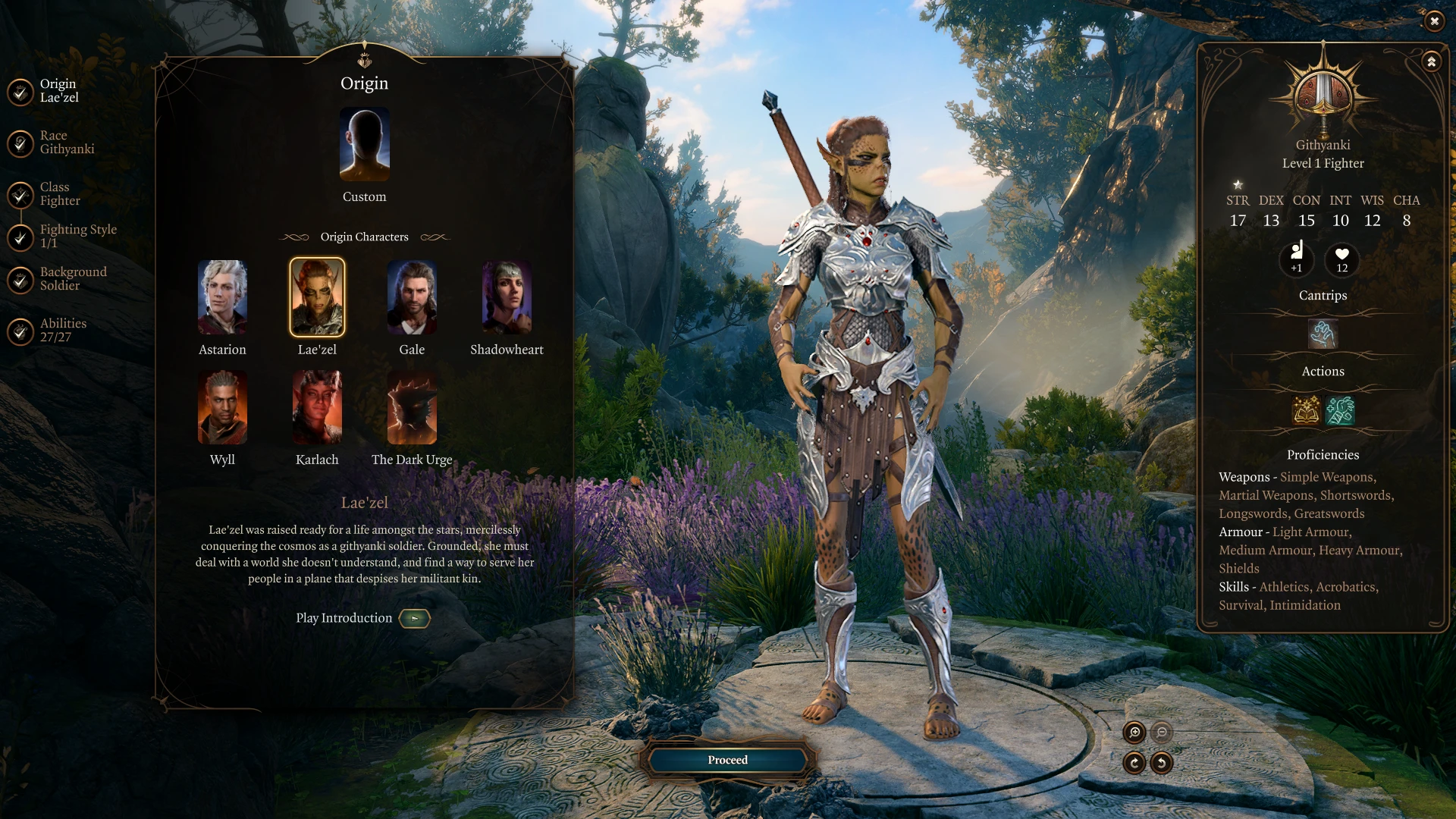Choose Gale as origin character
This screenshot has width=1456, height=819.
[412, 297]
